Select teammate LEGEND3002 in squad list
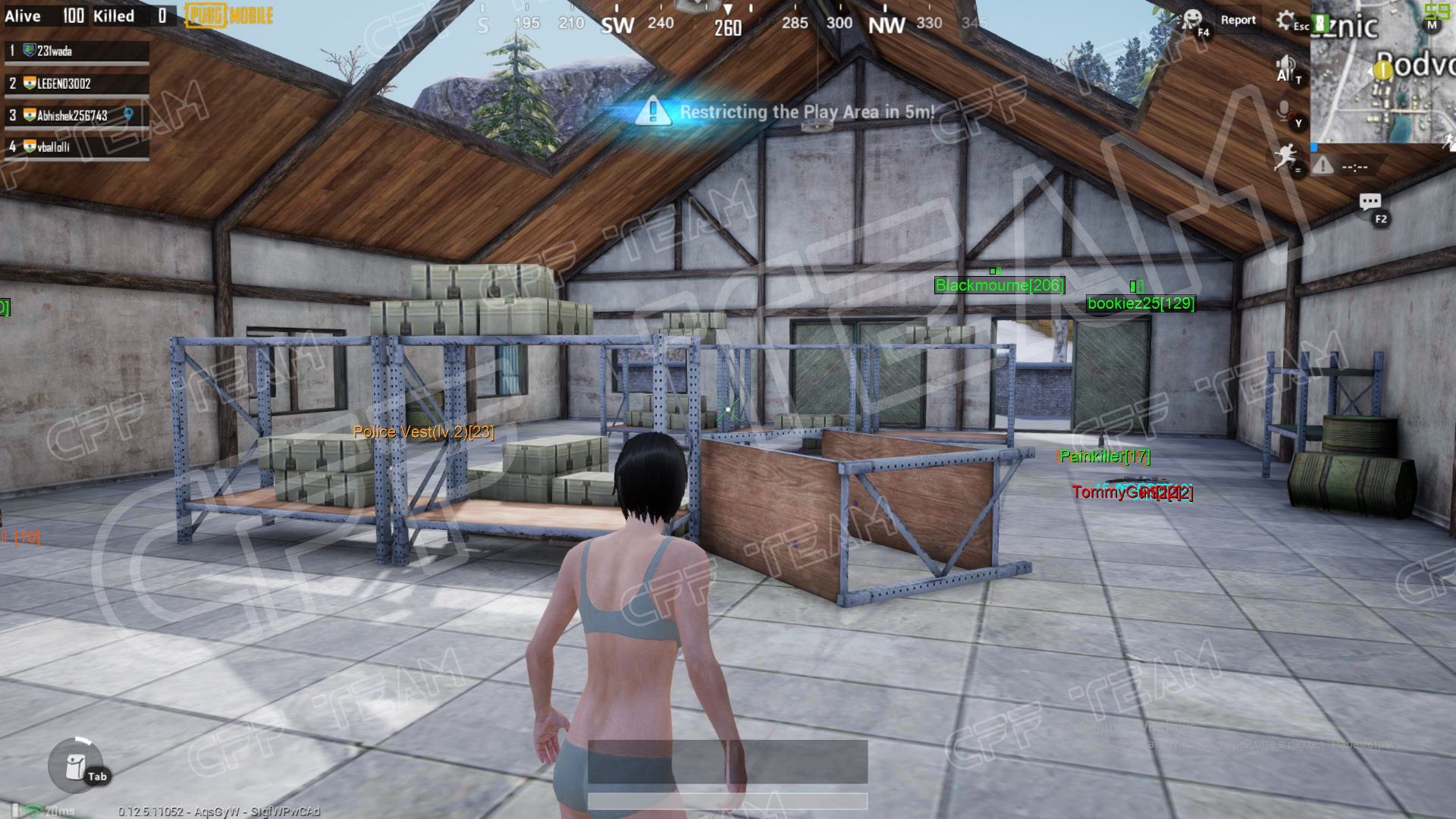 pyautogui.click(x=76, y=83)
